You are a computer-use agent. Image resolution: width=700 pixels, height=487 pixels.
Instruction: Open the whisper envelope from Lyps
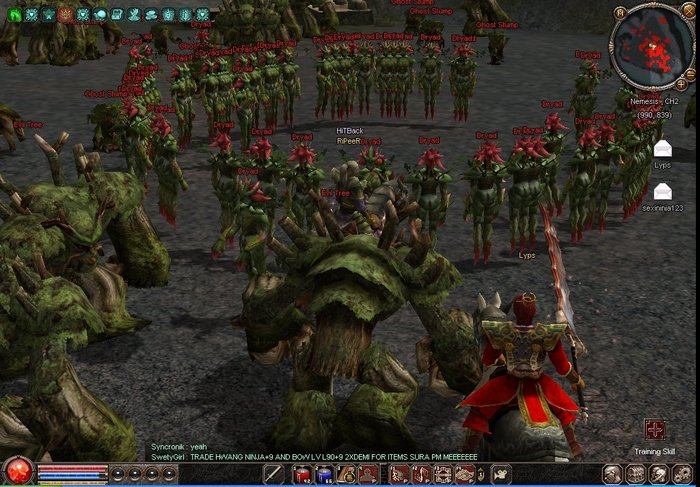(662, 149)
